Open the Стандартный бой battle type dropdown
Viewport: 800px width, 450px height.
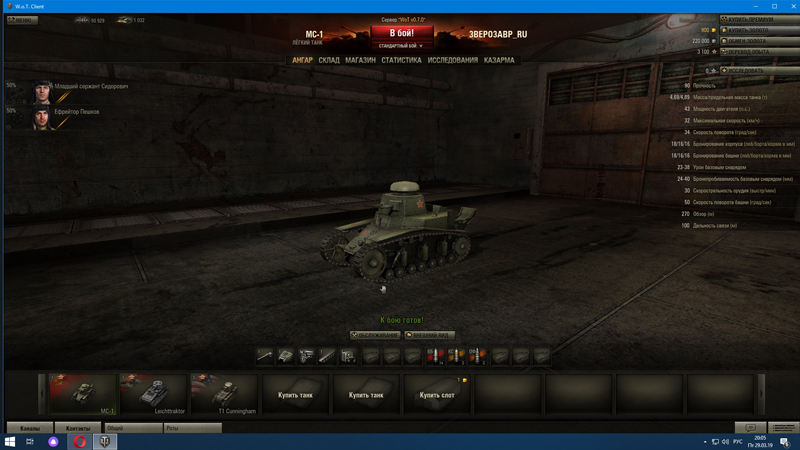(x=401, y=46)
